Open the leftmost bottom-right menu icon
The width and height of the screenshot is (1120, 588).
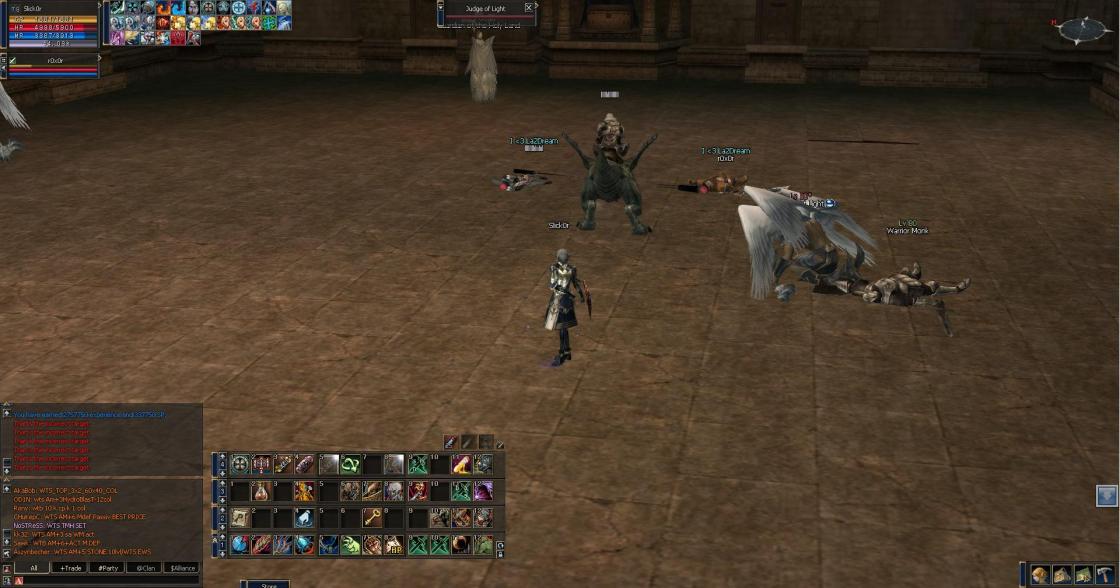click(x=1041, y=574)
